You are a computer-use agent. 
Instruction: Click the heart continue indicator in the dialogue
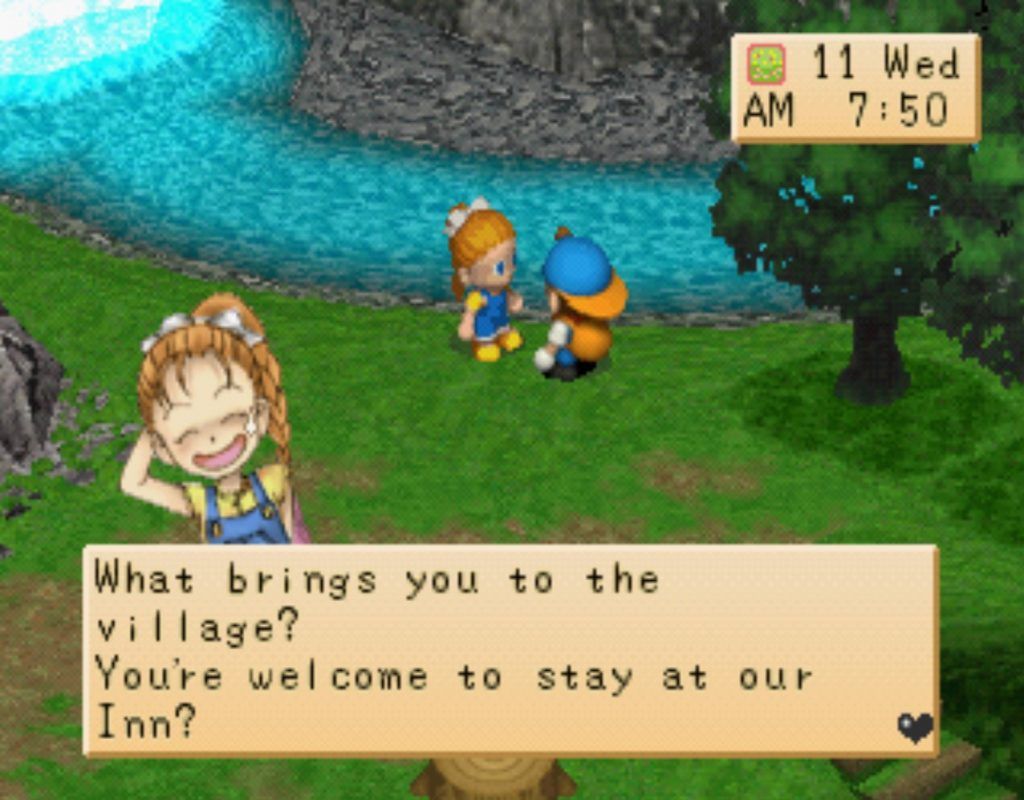point(914,727)
